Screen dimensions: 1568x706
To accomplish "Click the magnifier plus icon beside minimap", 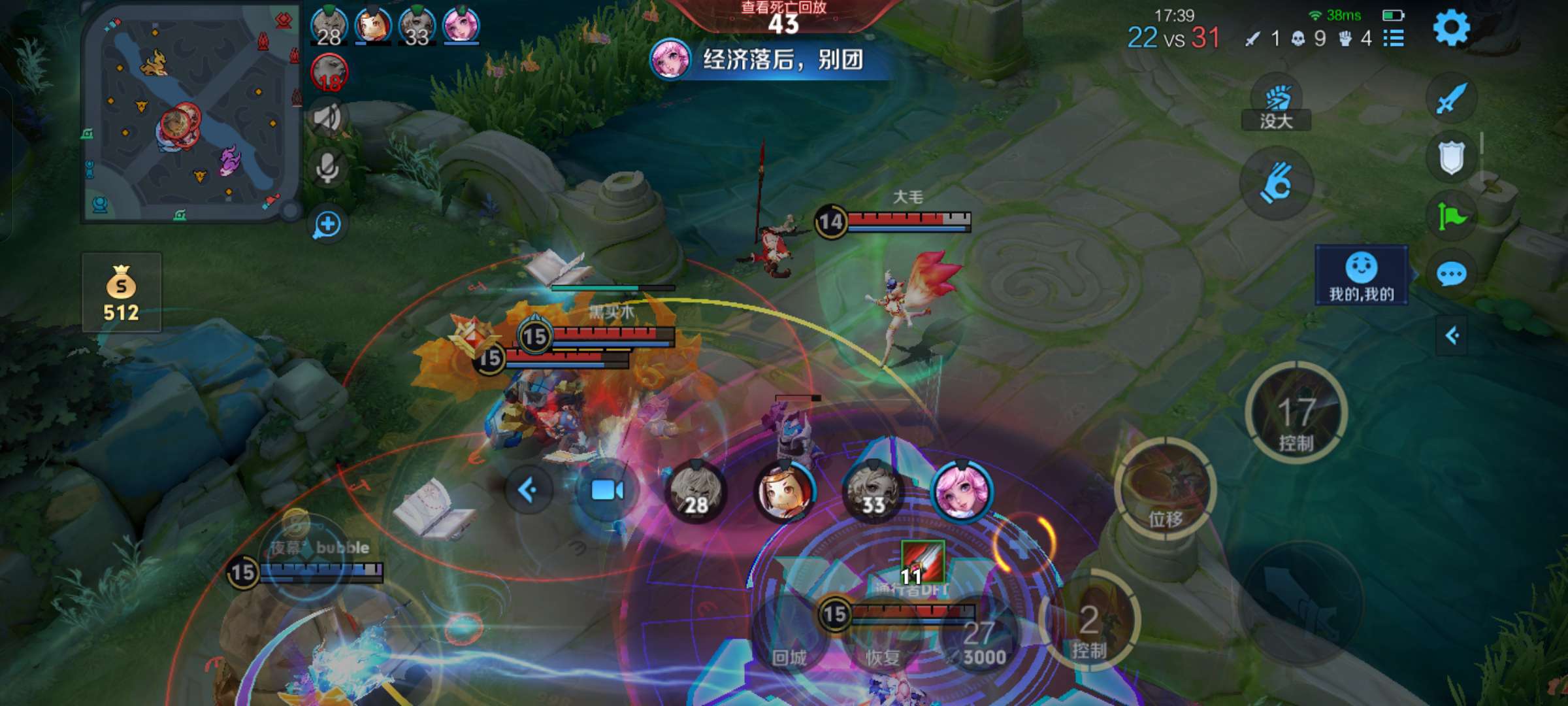I will point(327,225).
